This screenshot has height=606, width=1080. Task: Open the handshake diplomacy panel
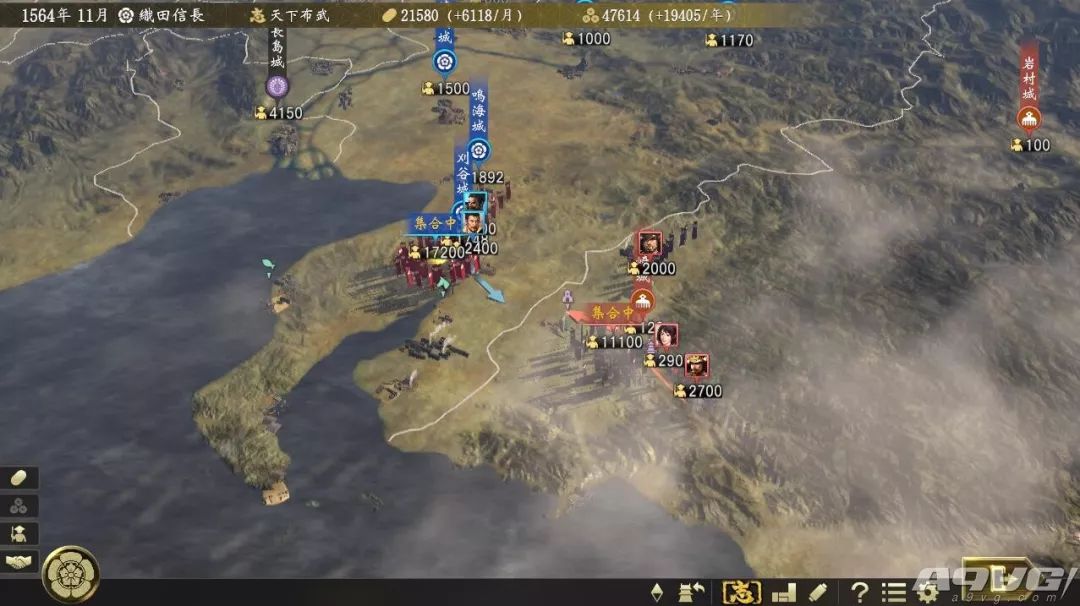pos(20,562)
